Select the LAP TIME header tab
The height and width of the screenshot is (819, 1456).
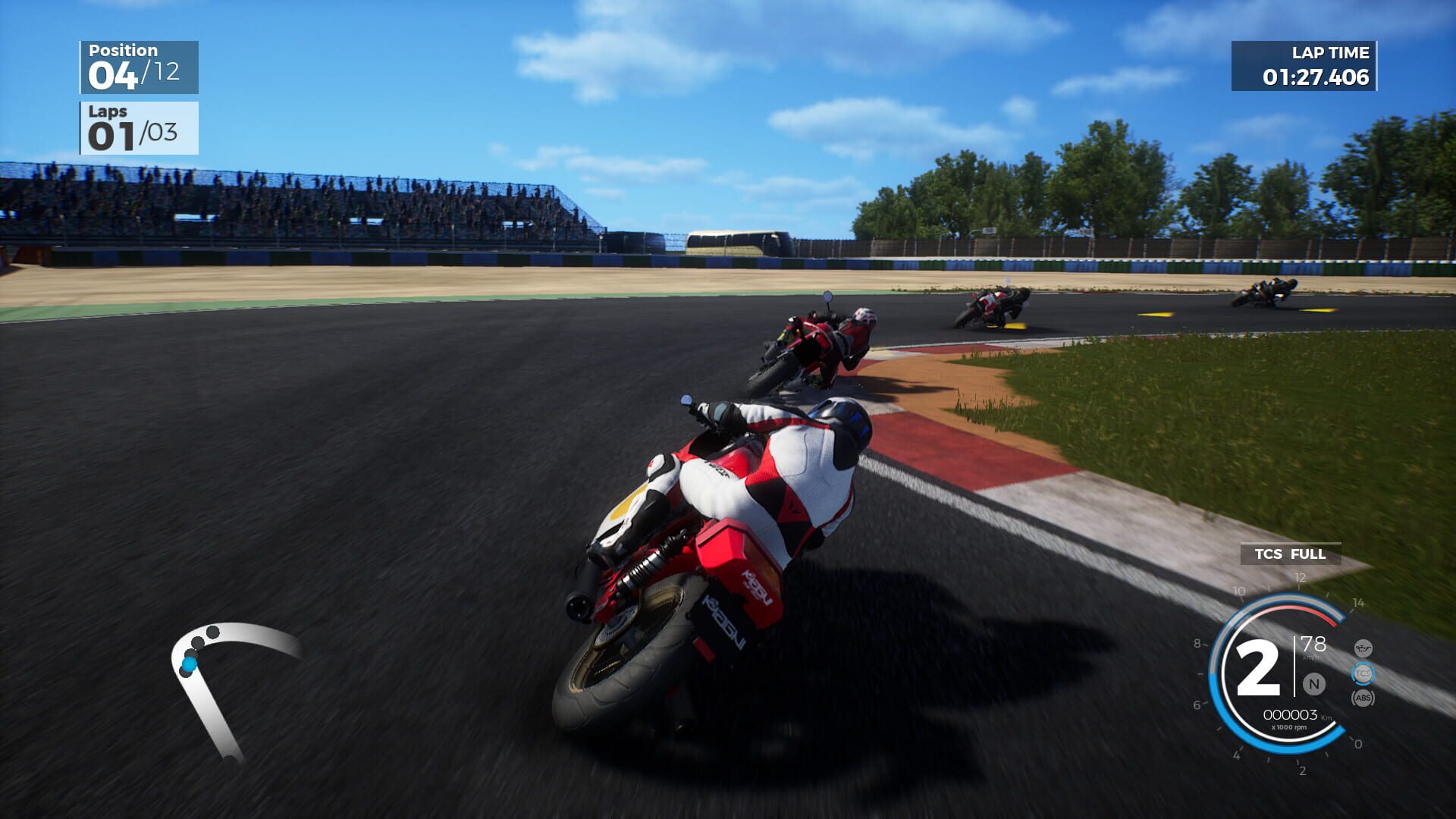pos(1329,53)
